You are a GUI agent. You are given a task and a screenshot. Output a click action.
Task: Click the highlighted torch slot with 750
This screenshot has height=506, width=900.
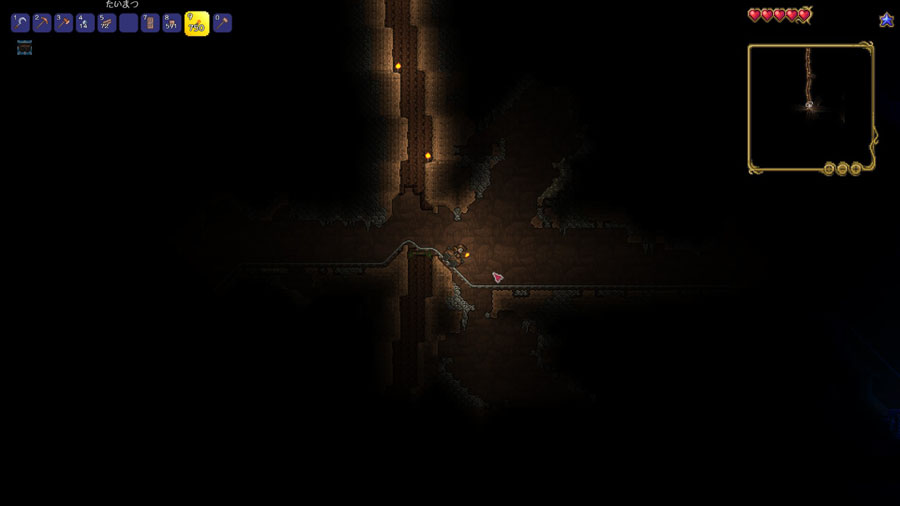pos(197,23)
